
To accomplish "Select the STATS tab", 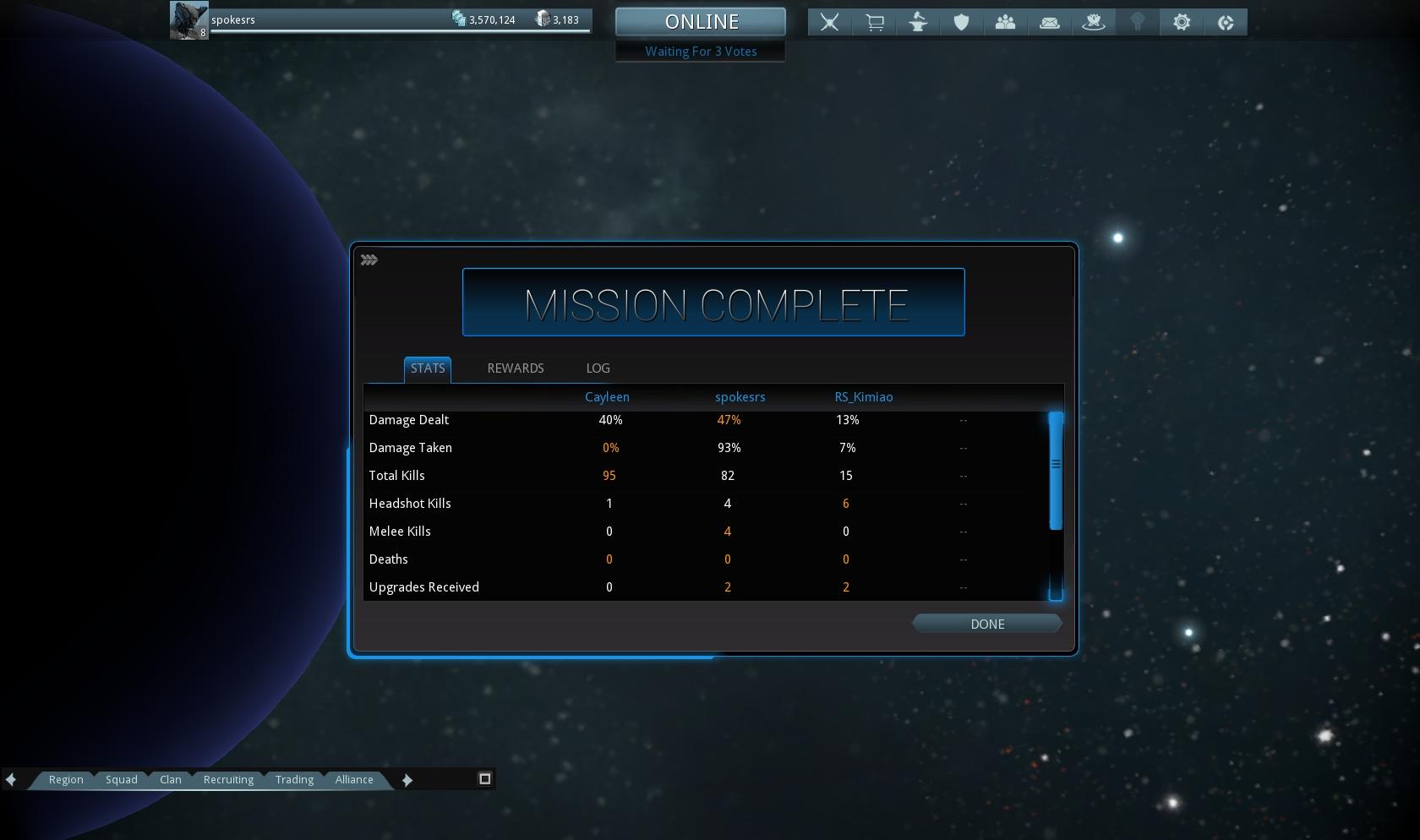I will click(428, 368).
